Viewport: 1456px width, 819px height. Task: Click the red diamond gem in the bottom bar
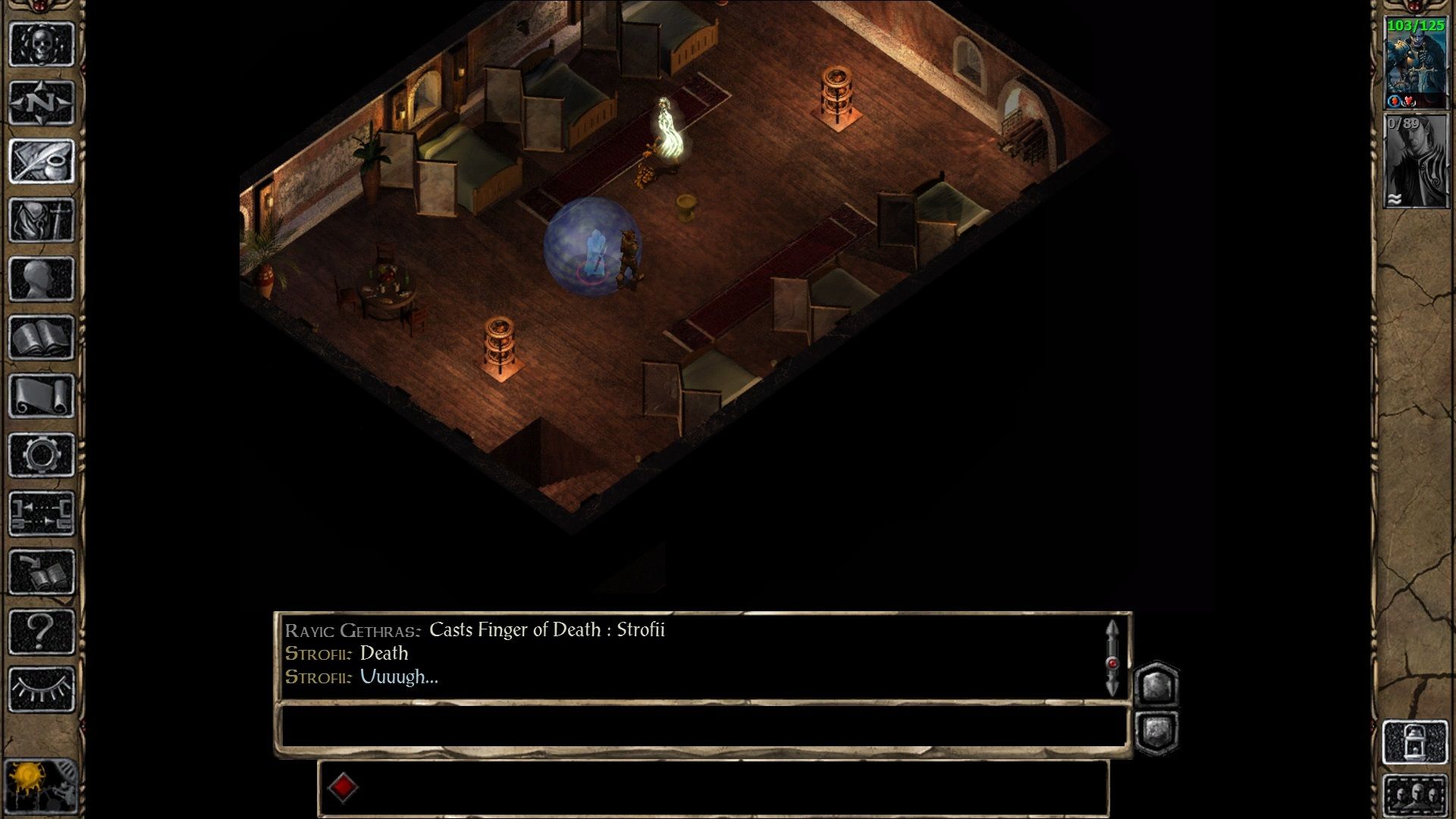point(343,787)
